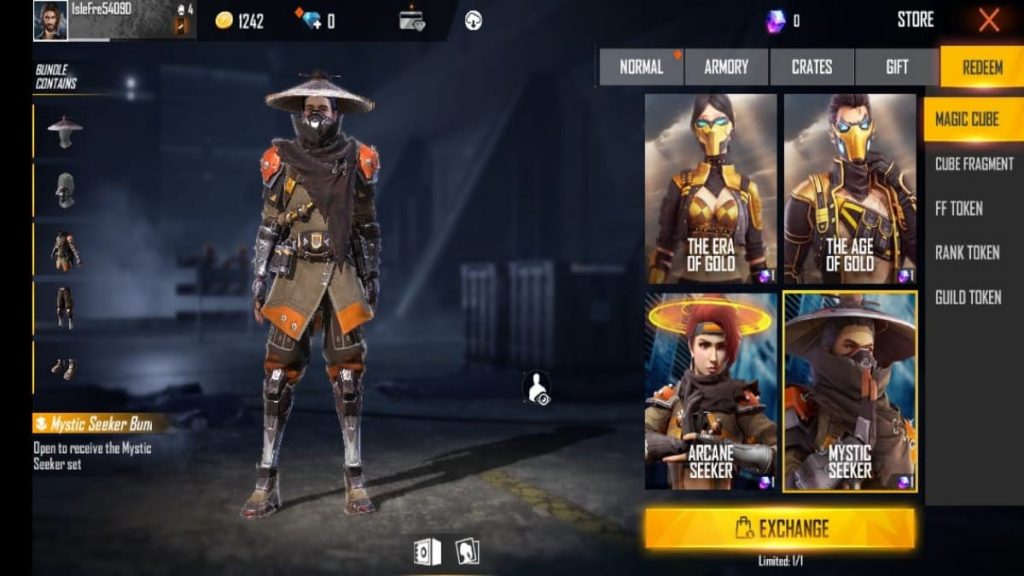Choose the Magic Cube category
Screen dimensions: 1024x576
(x=967, y=119)
